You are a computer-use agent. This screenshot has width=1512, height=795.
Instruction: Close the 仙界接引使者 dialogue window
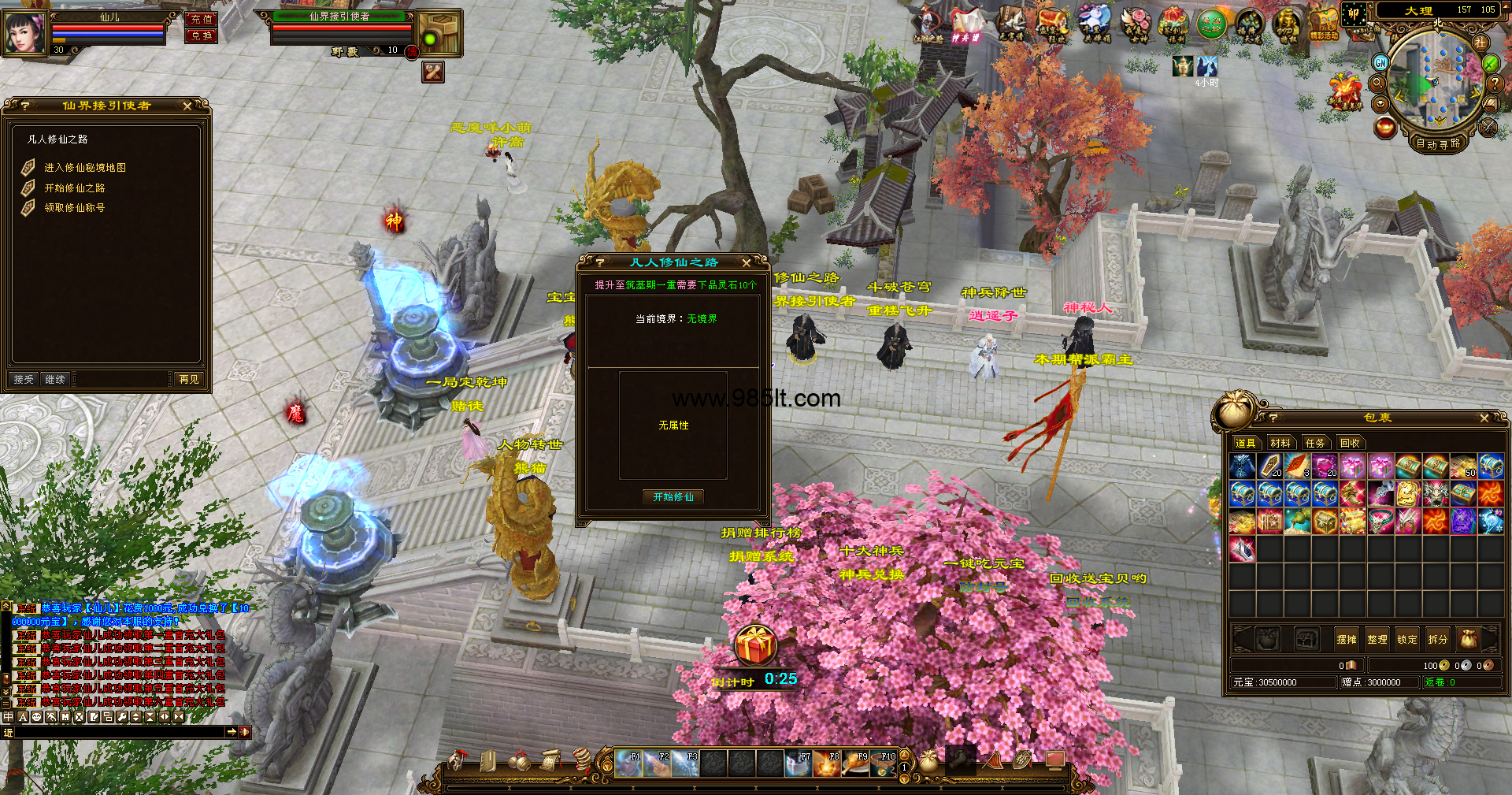[187, 106]
